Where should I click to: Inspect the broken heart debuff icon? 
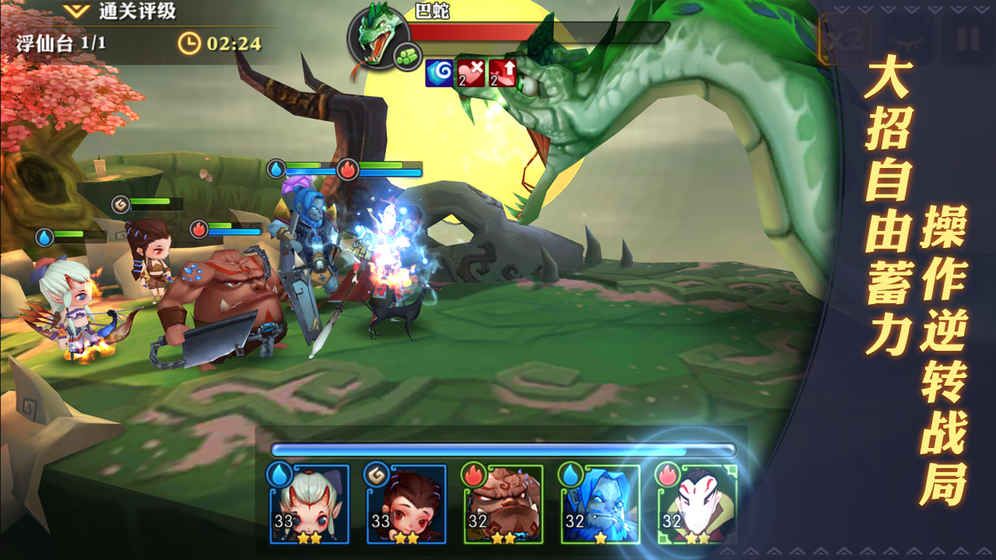tap(472, 72)
